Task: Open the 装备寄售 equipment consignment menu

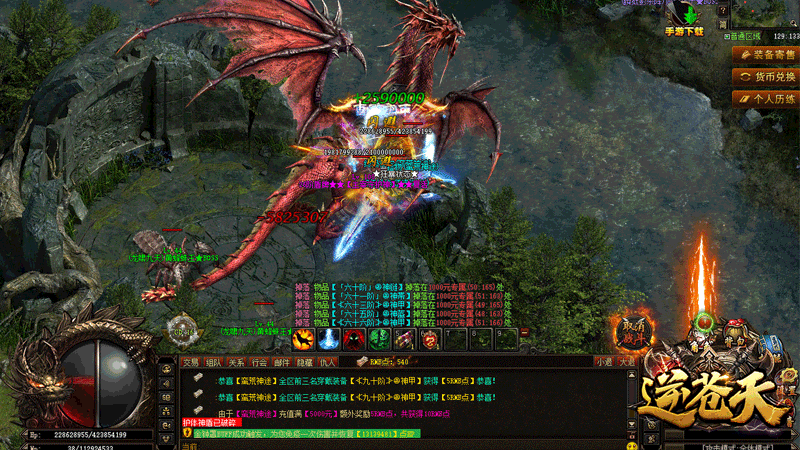Action: (766, 53)
